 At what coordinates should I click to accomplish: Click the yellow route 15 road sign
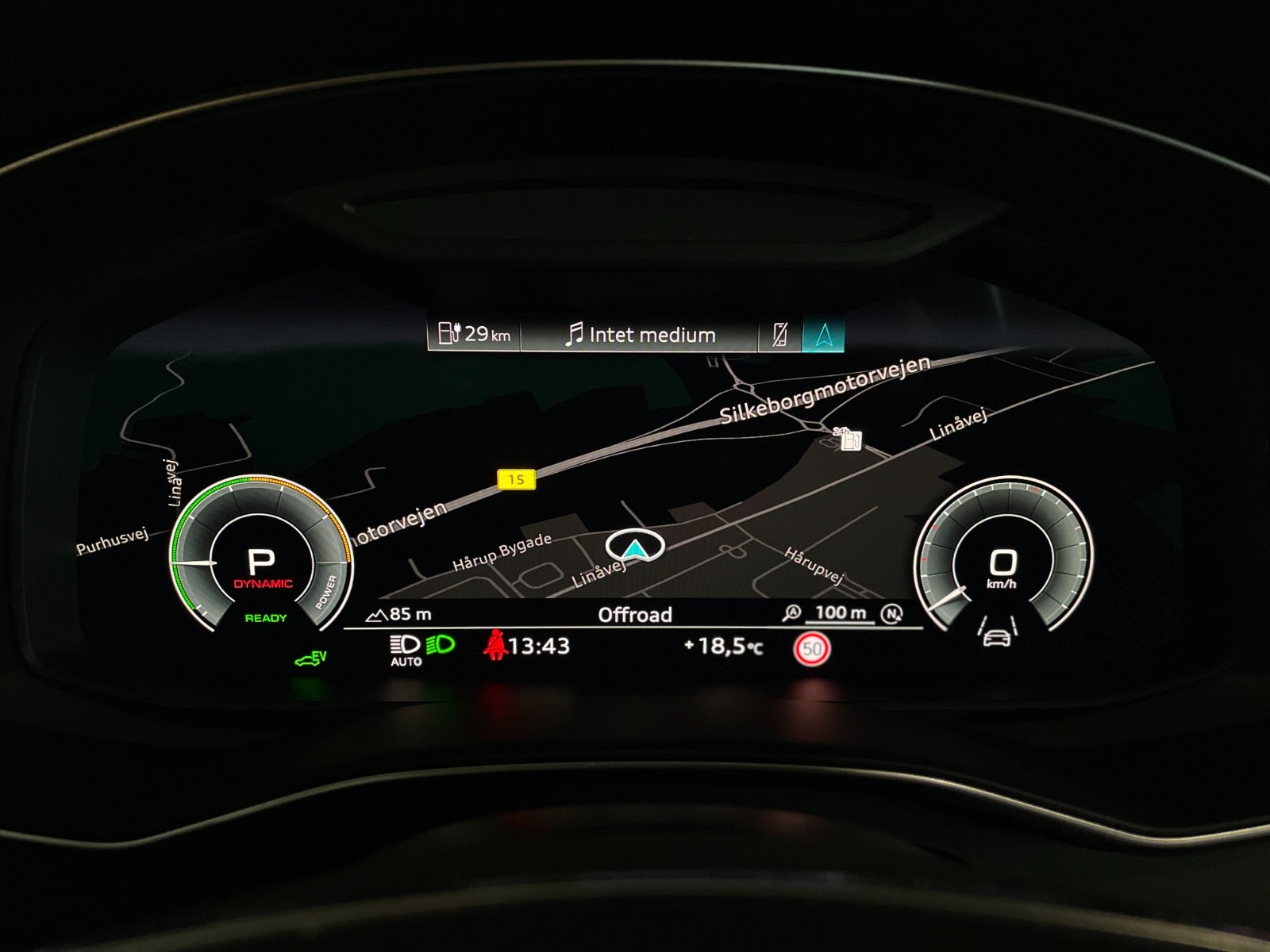coord(516,479)
